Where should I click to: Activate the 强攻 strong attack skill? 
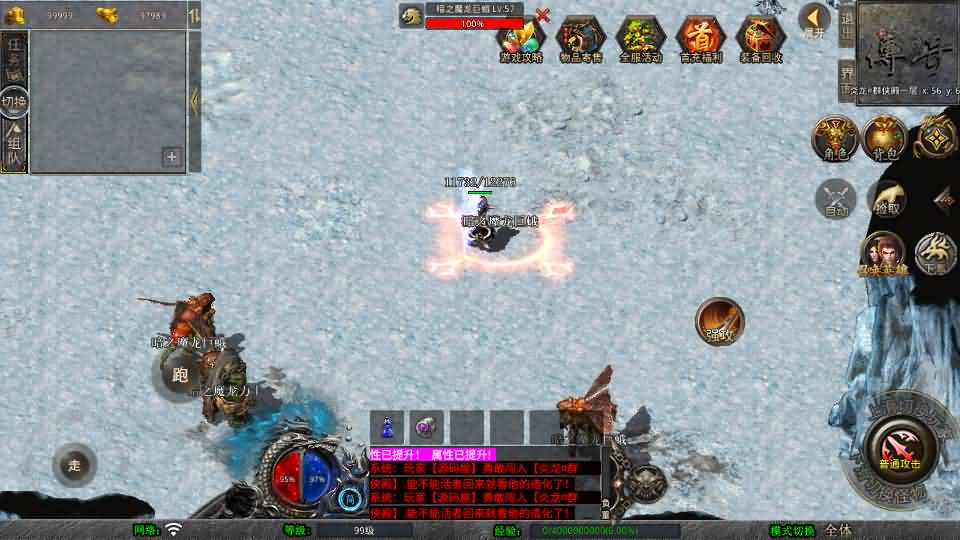[x=719, y=320]
